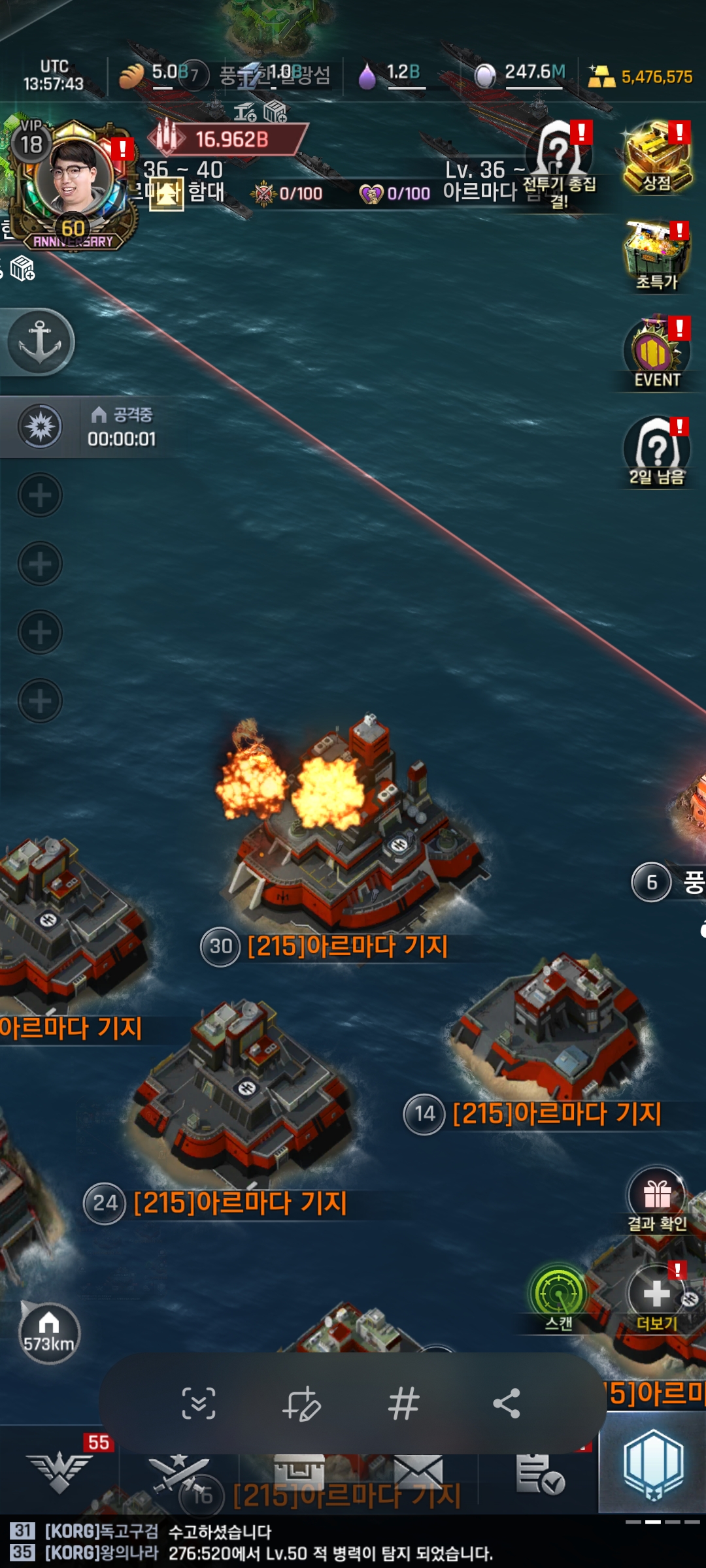The height and width of the screenshot is (1568, 706).
Task: Expand the 더보기 more menu
Action: click(x=657, y=1297)
